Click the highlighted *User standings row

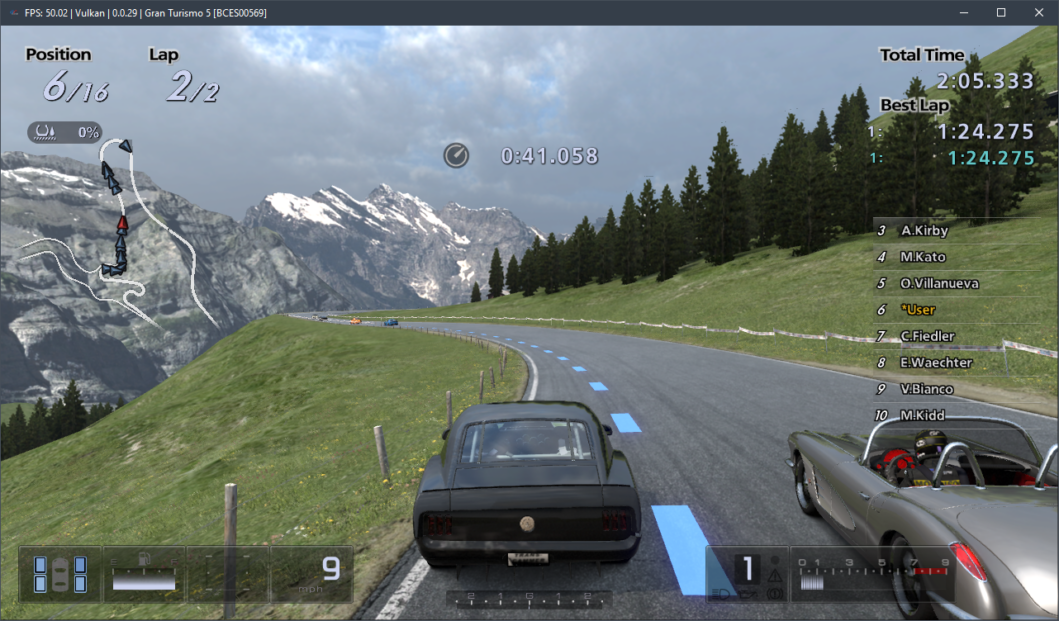(x=918, y=310)
